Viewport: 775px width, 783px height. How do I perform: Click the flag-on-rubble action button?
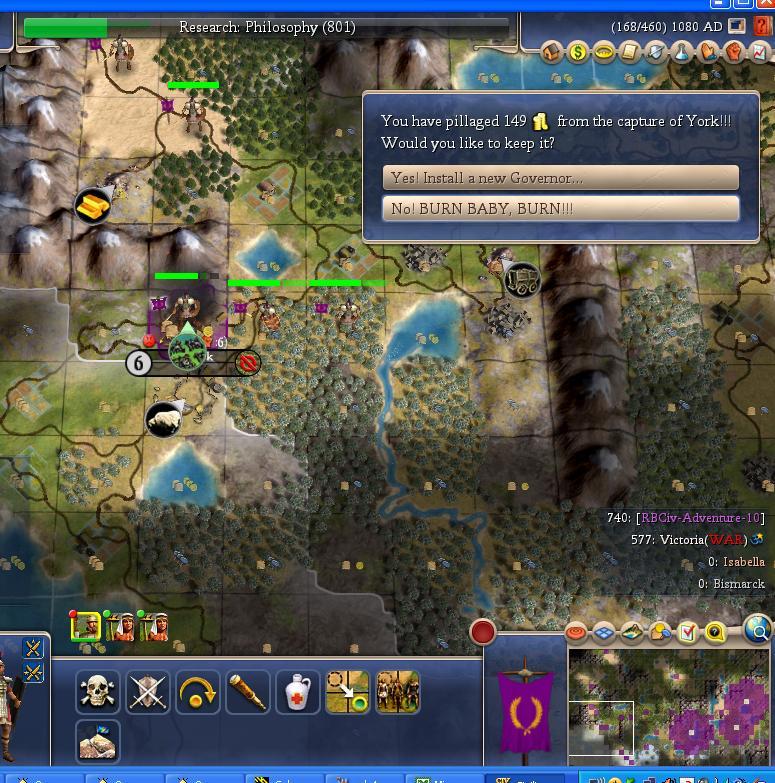[x=98, y=742]
